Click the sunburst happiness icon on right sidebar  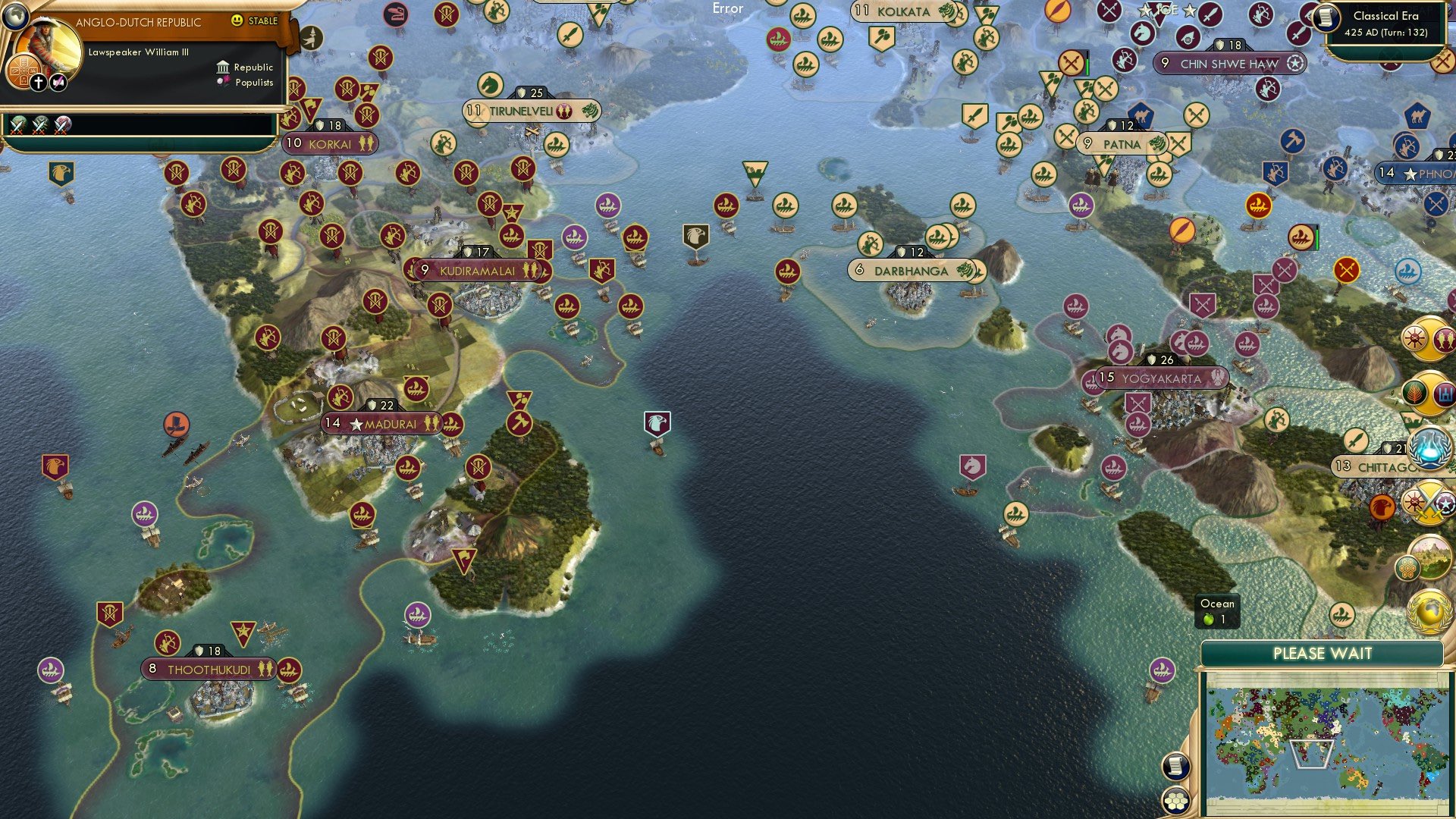pos(1415,339)
